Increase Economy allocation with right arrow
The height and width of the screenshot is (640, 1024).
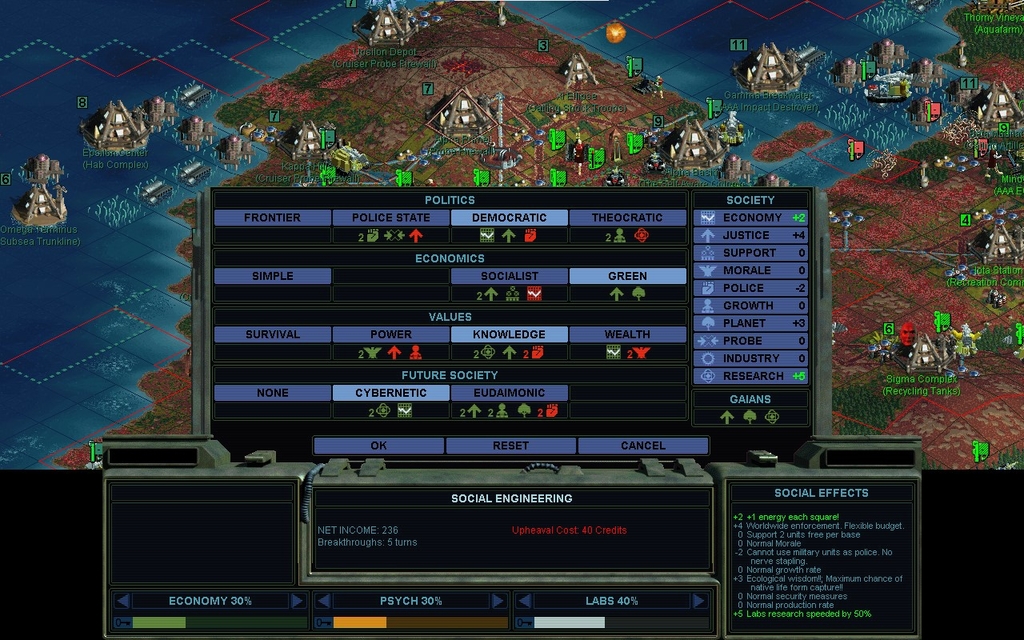pos(297,601)
